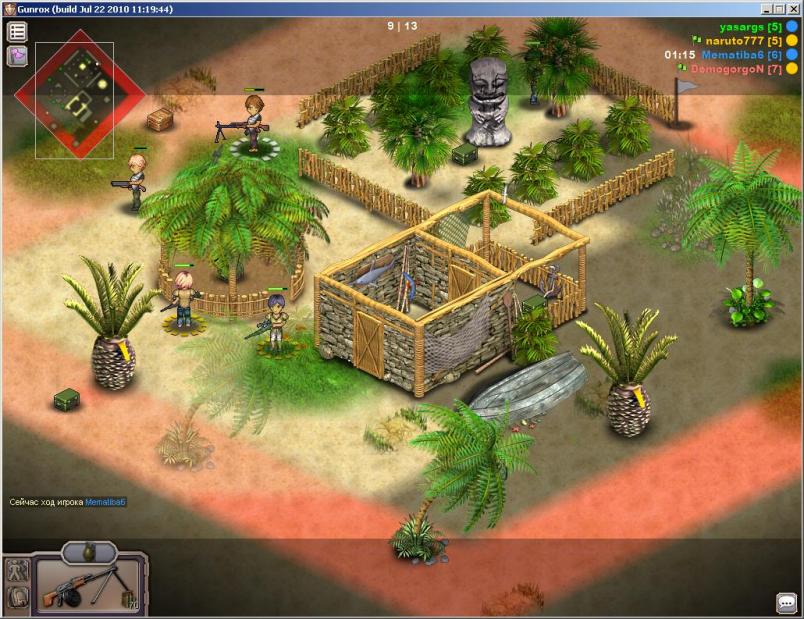This screenshot has height=619, width=804.
Task: Select player yasargs in the player list
Action: (x=747, y=26)
